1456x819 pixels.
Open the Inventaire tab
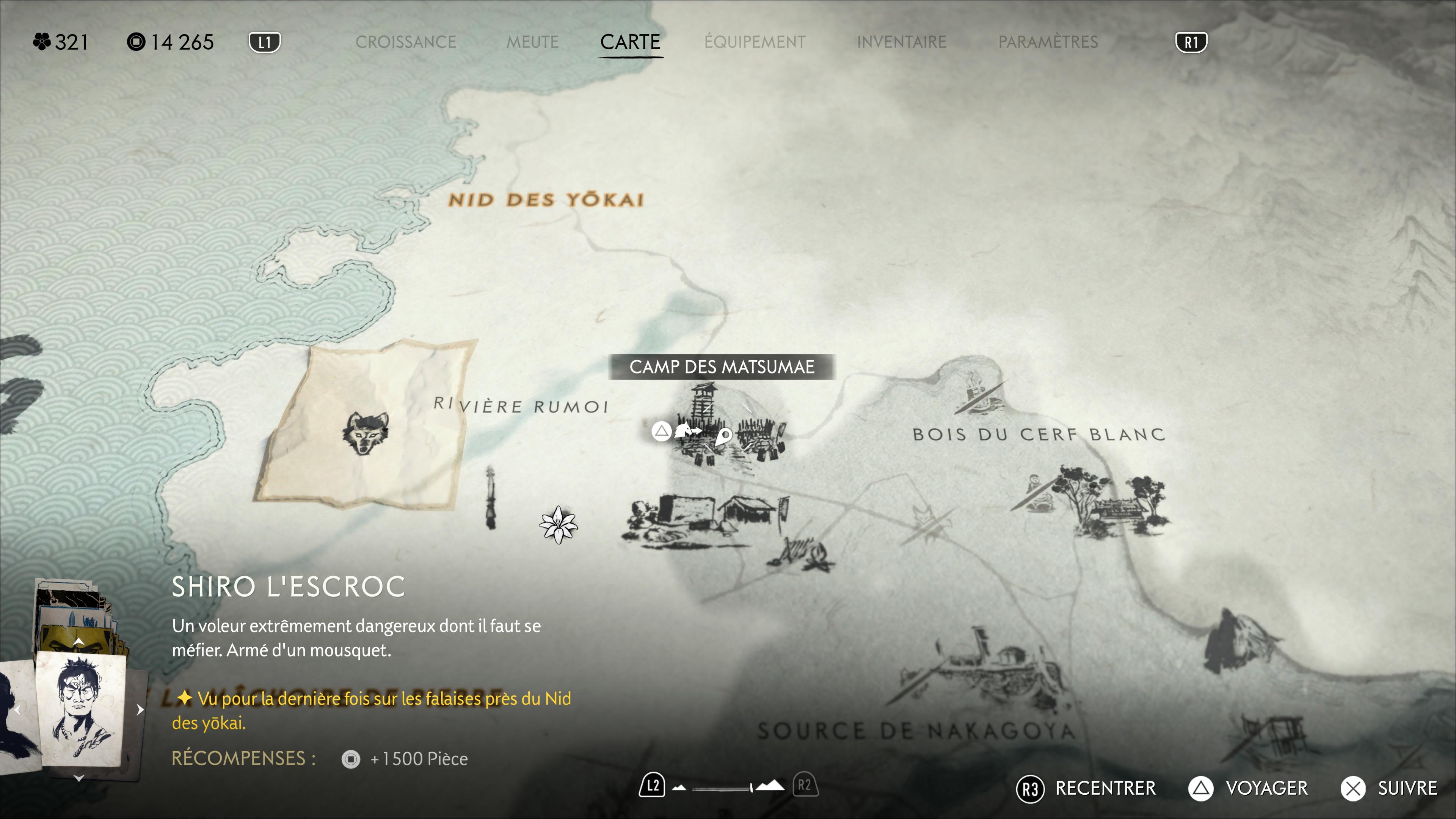pos(902,42)
